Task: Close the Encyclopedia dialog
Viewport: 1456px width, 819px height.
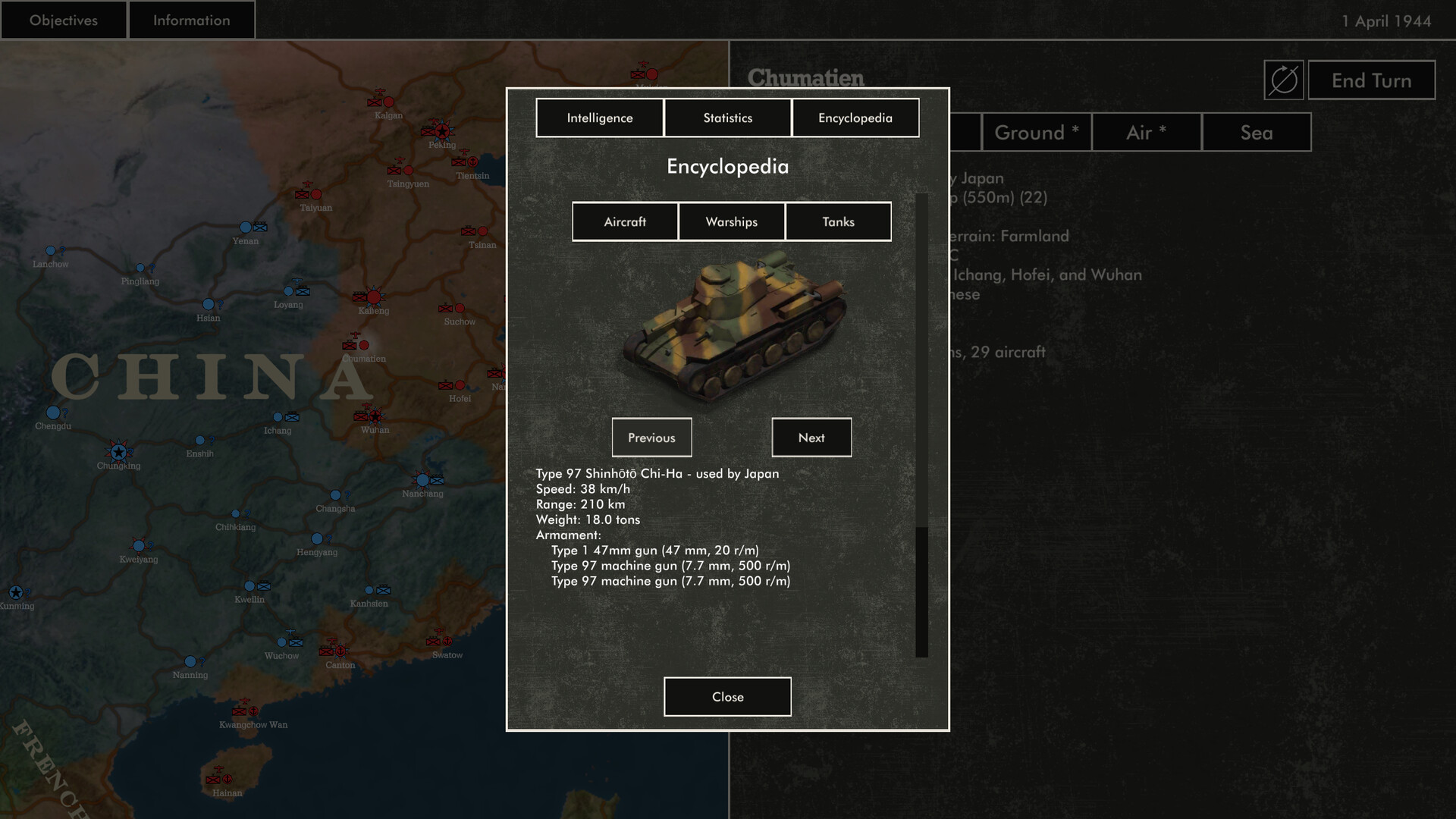Action: (x=727, y=696)
